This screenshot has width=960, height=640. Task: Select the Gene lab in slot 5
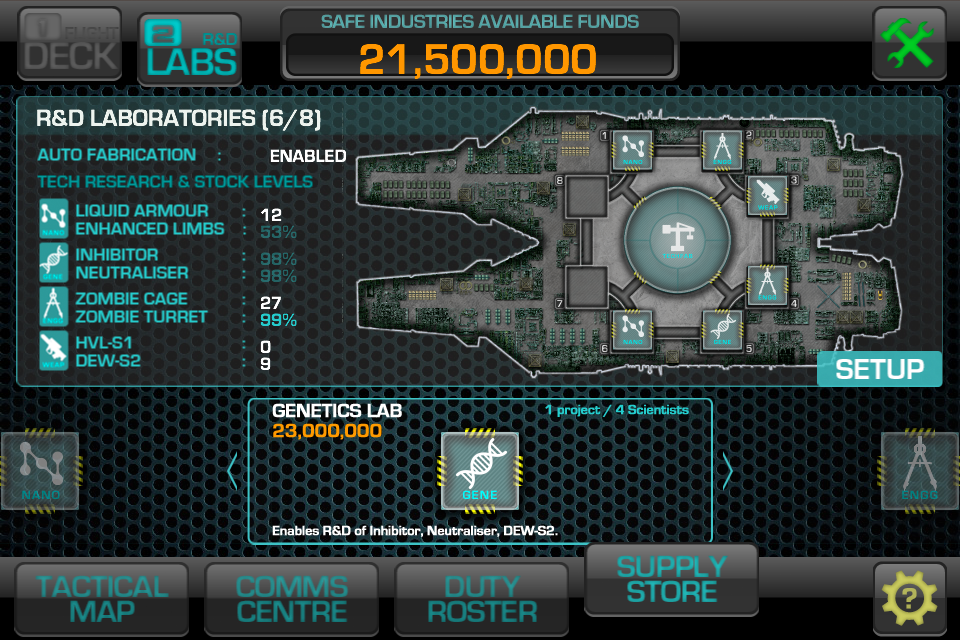click(x=723, y=329)
